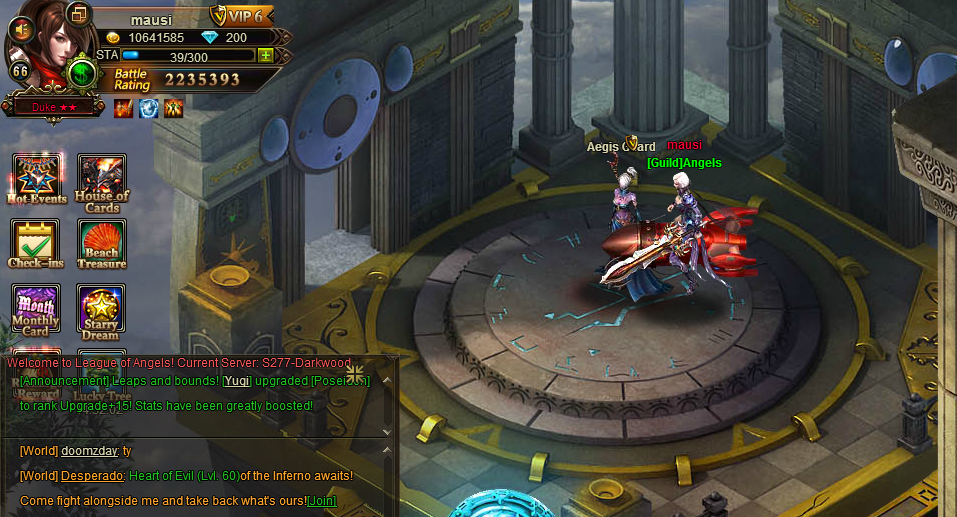Open House of Cards
The image size is (957, 517).
point(102,180)
